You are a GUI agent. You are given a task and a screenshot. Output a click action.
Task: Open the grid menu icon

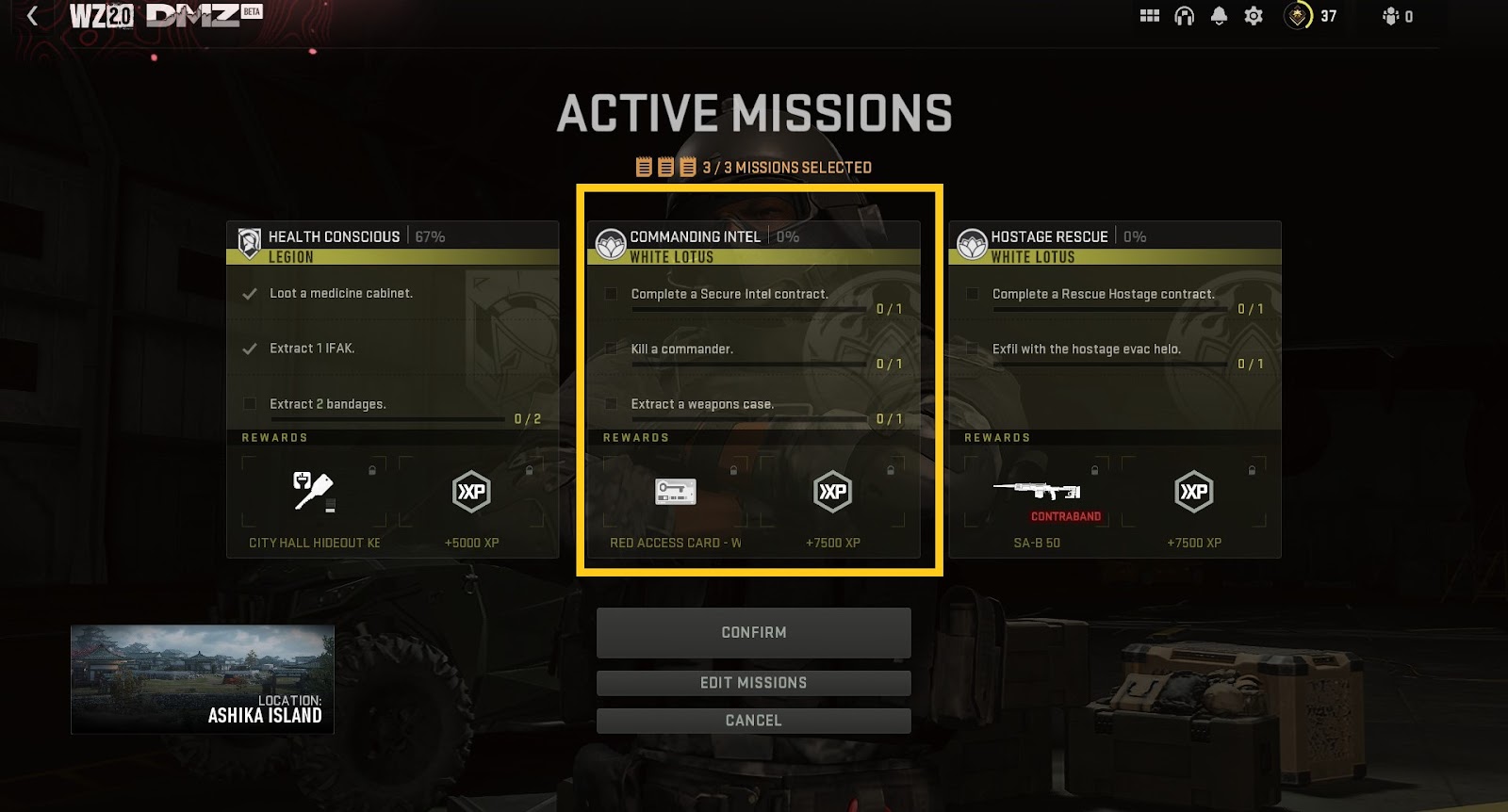tap(1150, 16)
